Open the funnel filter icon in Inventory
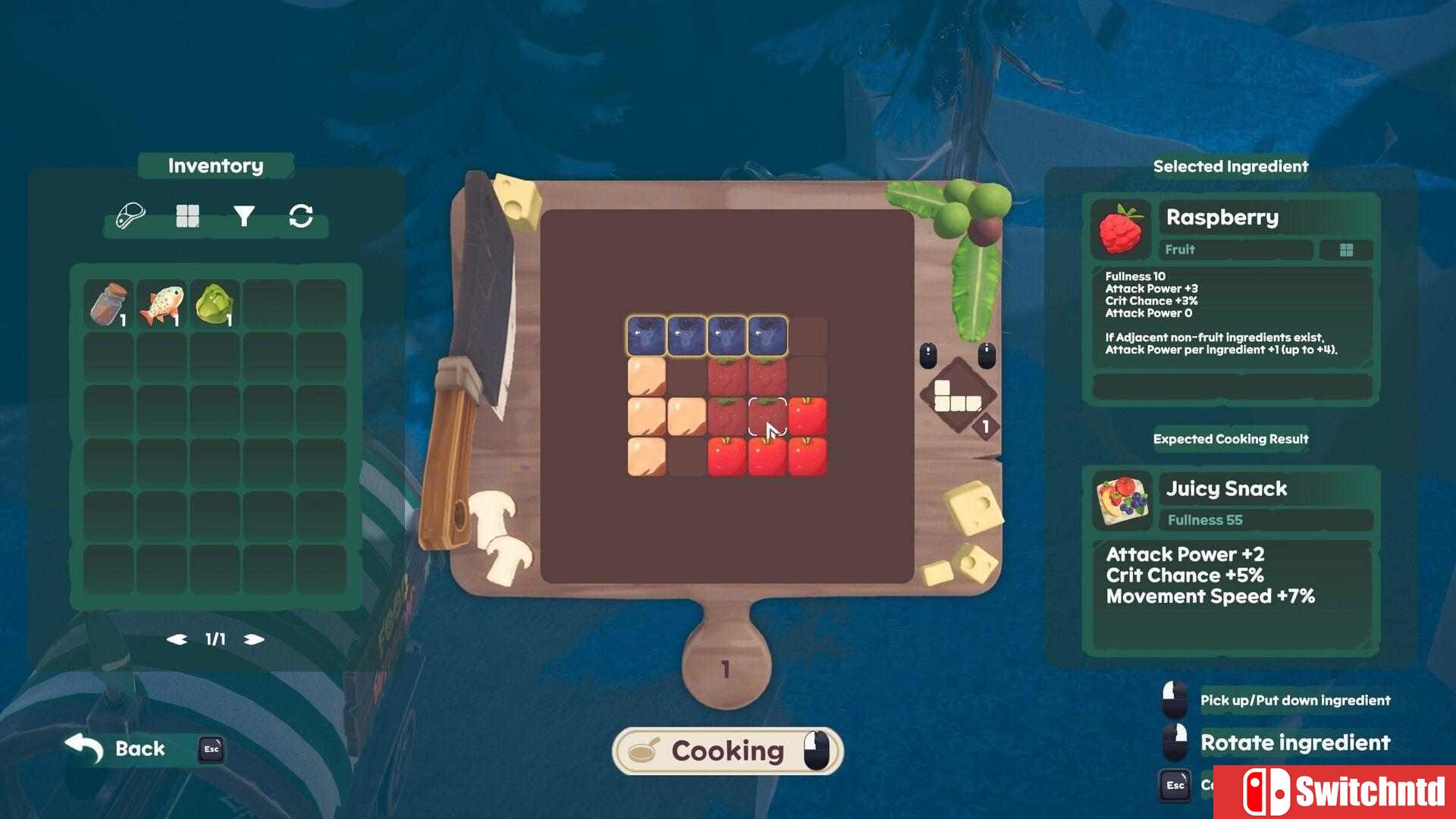1456x819 pixels. (x=244, y=215)
